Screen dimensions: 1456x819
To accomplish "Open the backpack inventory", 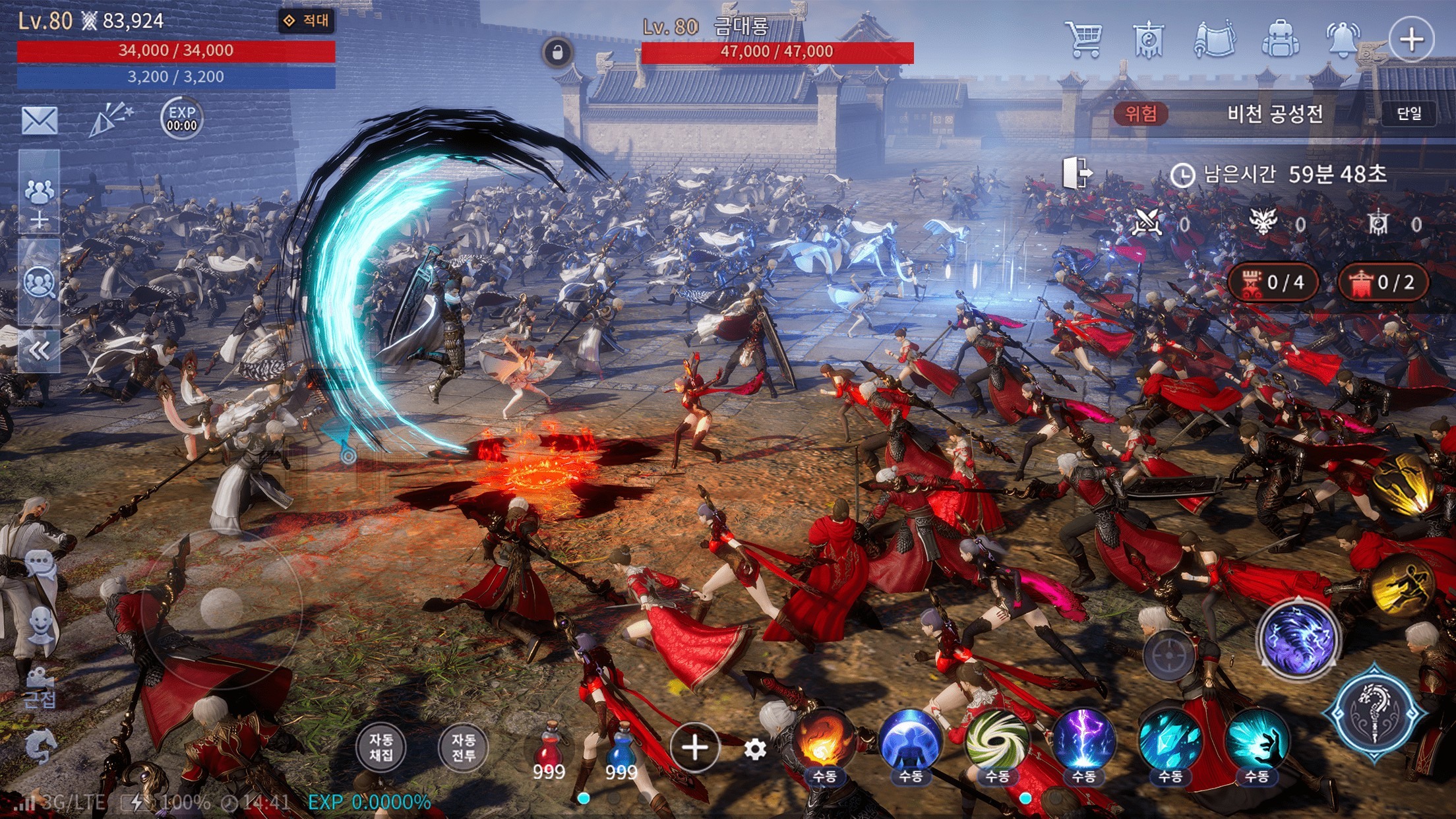I will [x=1280, y=40].
